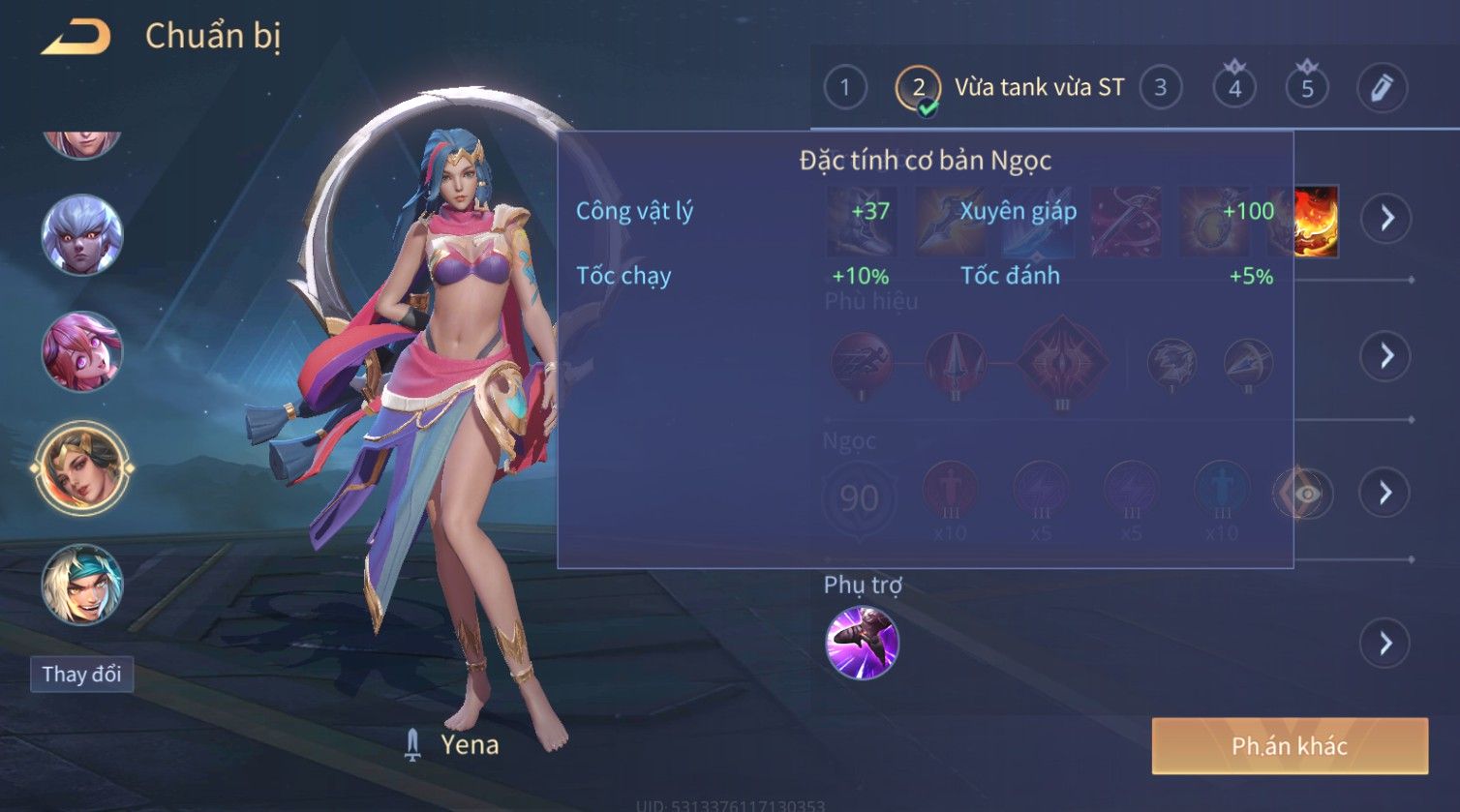The width and height of the screenshot is (1460, 812).
Task: Select loadout preset 1
Action: (844, 88)
